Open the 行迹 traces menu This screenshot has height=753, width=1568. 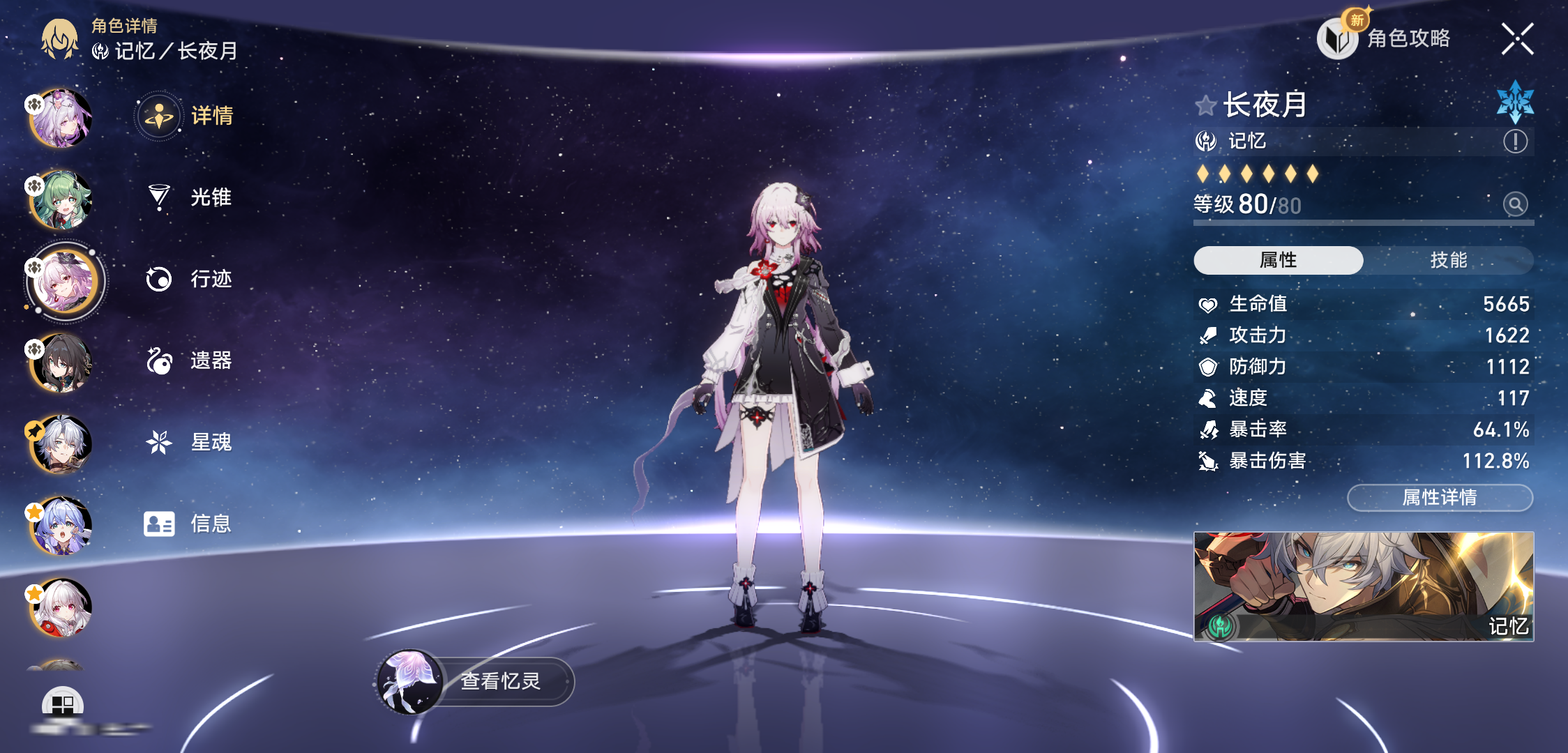click(x=188, y=279)
